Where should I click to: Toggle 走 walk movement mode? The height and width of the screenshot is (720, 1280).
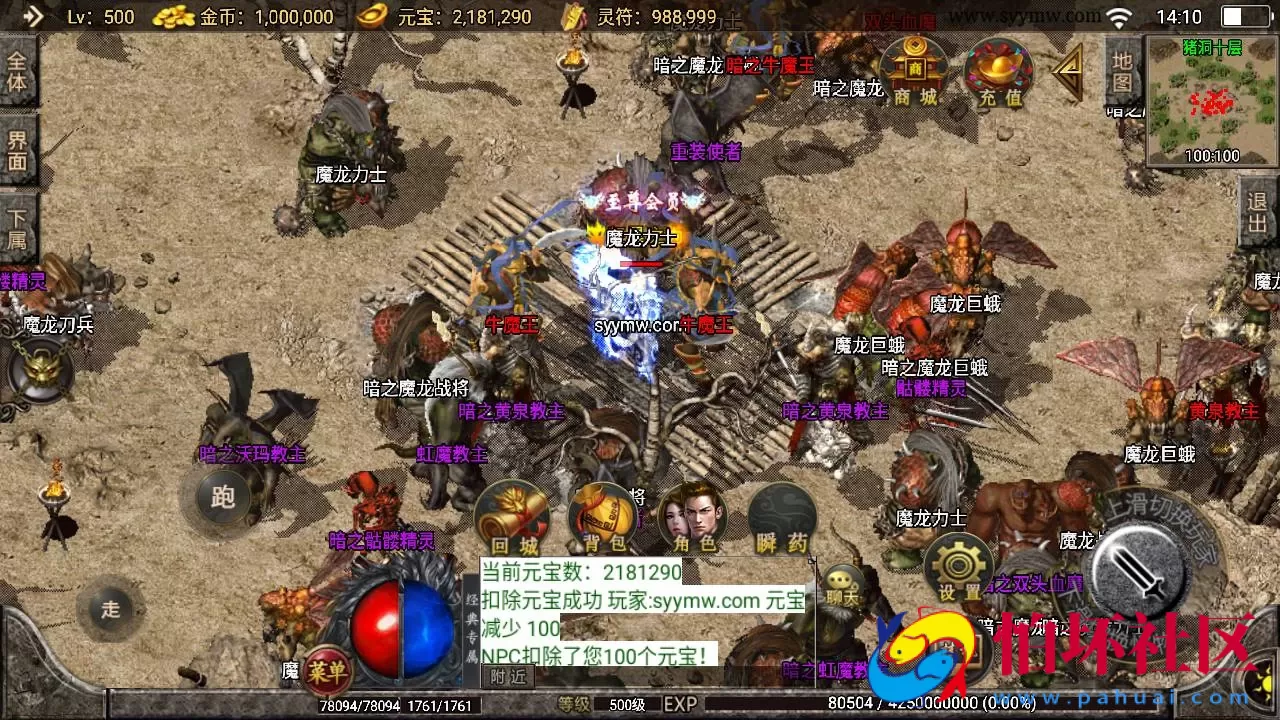pos(110,608)
